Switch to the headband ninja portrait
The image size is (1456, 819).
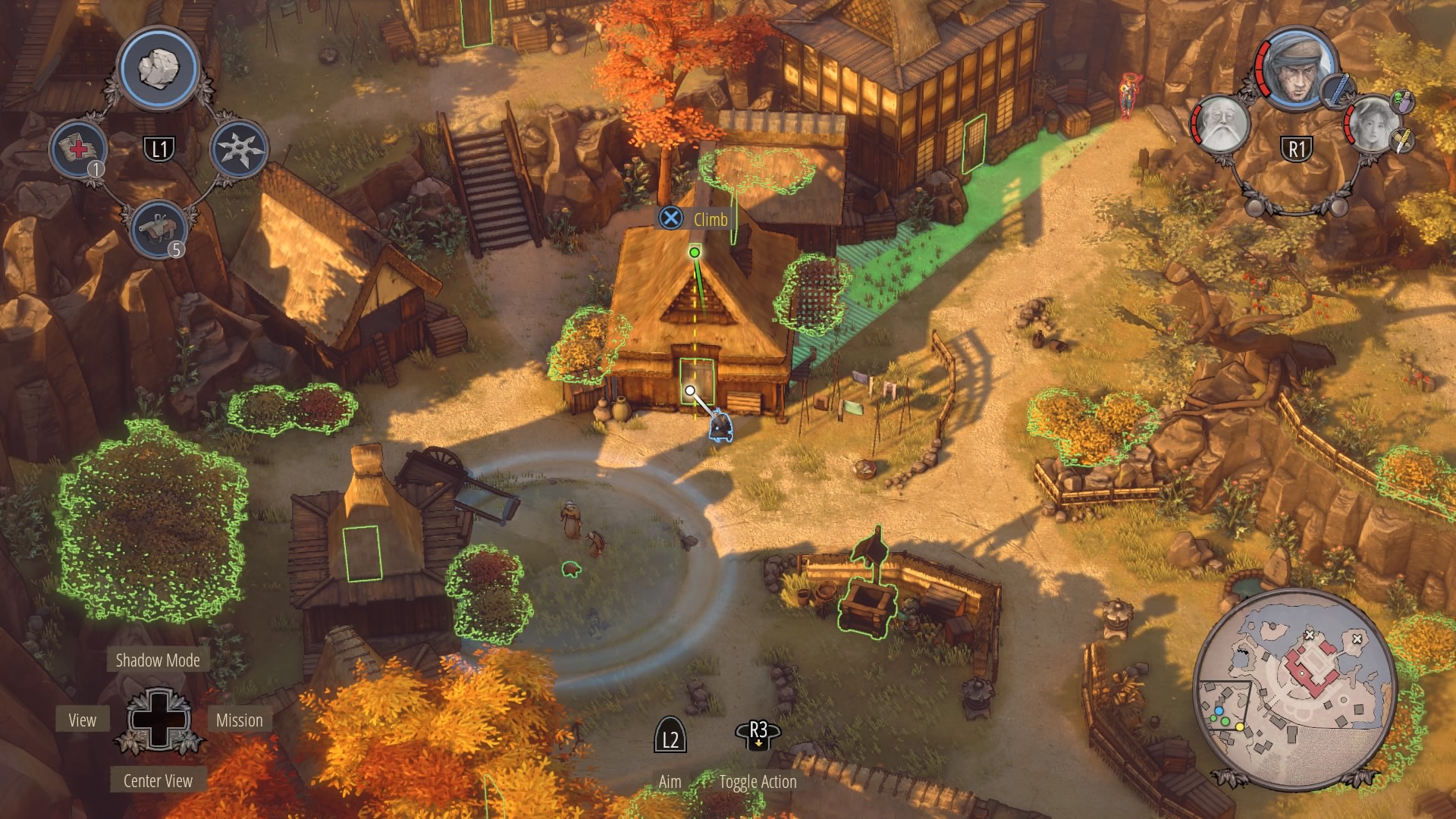pos(1297,68)
